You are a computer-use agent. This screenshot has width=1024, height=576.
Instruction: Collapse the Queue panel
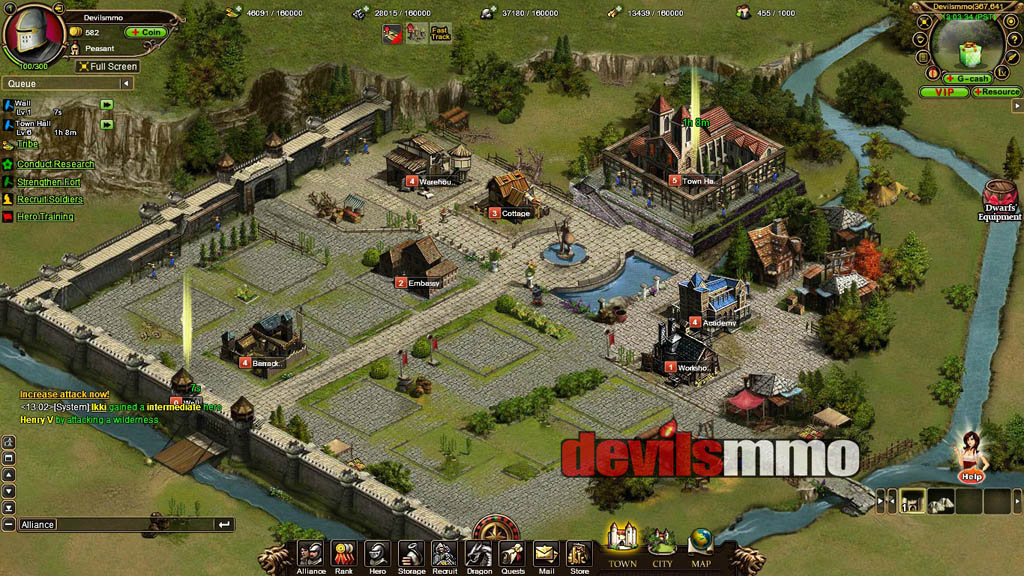pos(125,84)
